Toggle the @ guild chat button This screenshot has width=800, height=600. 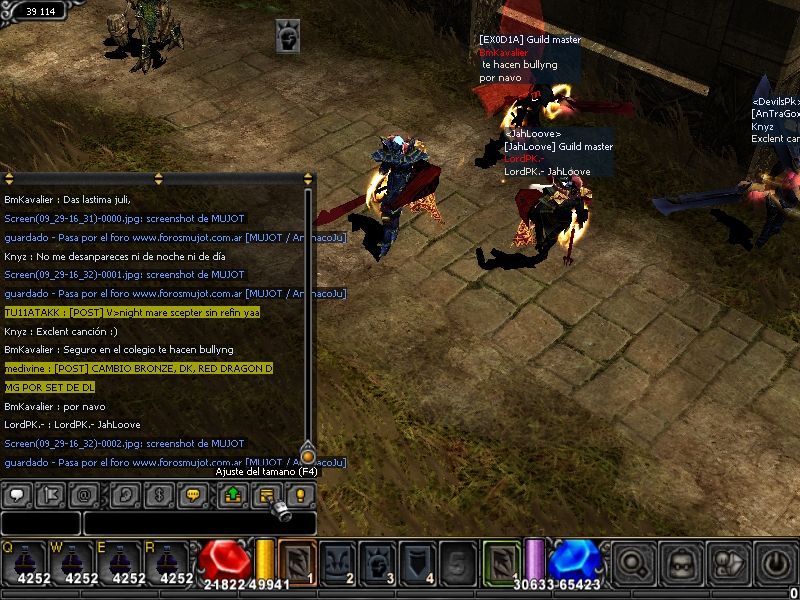pos(84,495)
